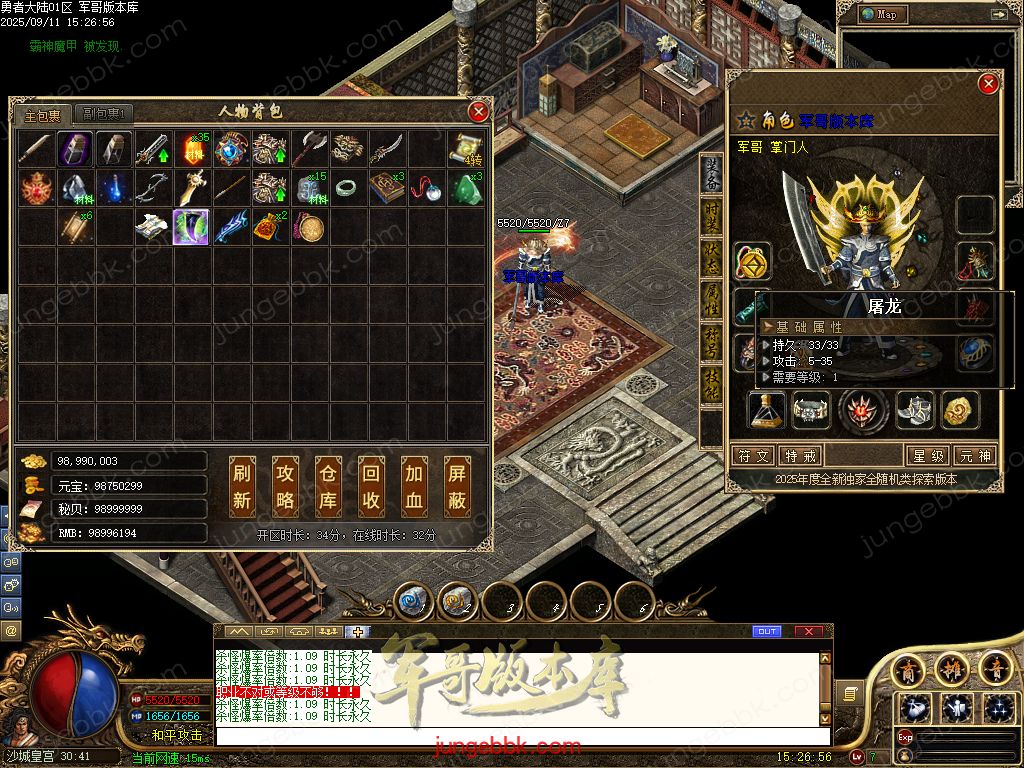
Task: Close the character panel
Action: pyautogui.click(x=988, y=84)
